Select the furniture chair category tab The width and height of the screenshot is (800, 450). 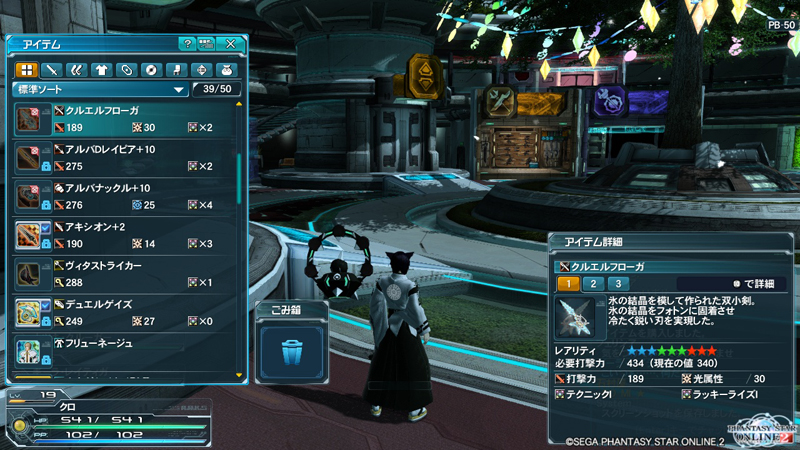point(176,70)
